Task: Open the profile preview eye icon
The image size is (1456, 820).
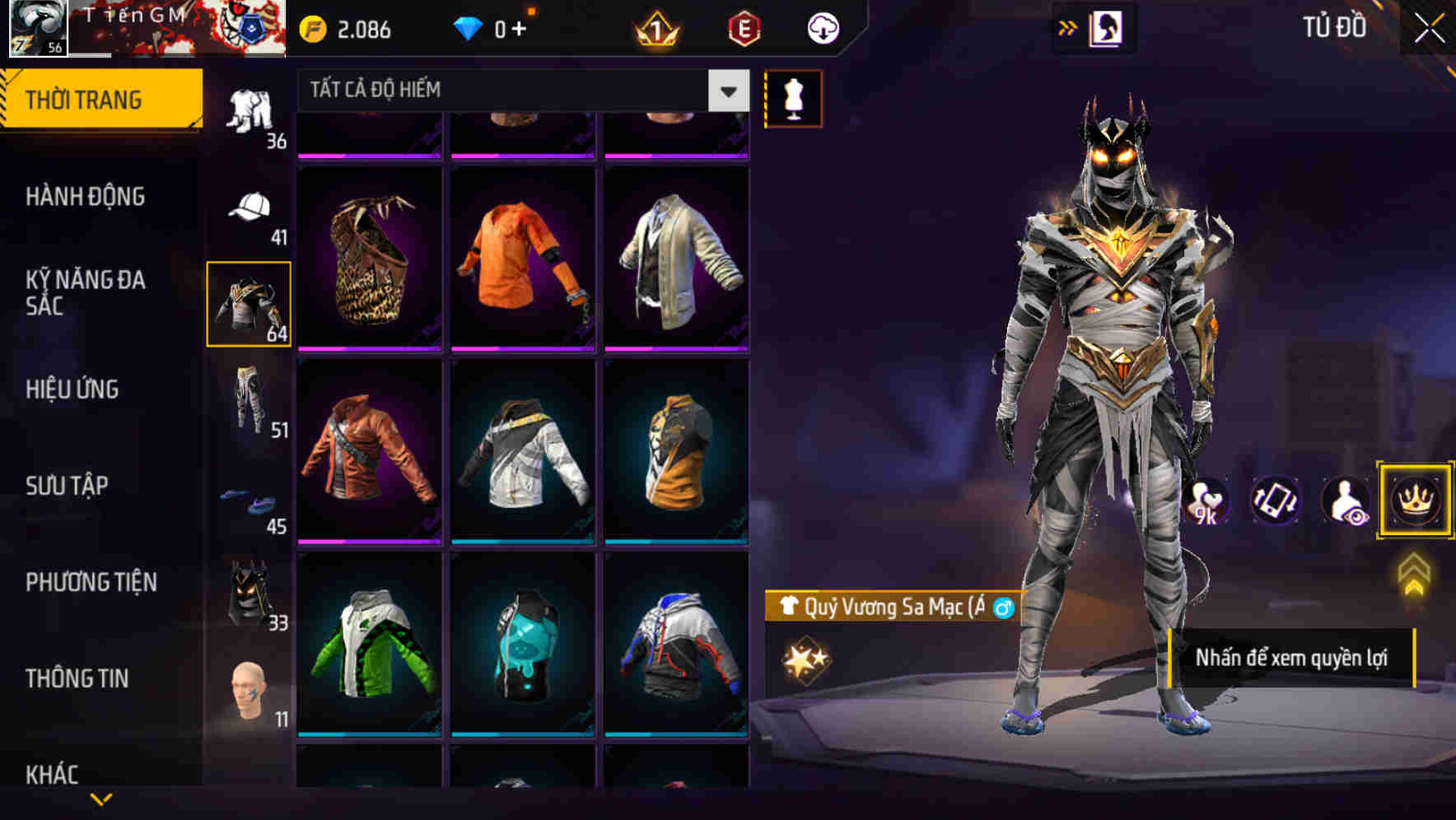Action: pyautogui.click(x=1344, y=501)
